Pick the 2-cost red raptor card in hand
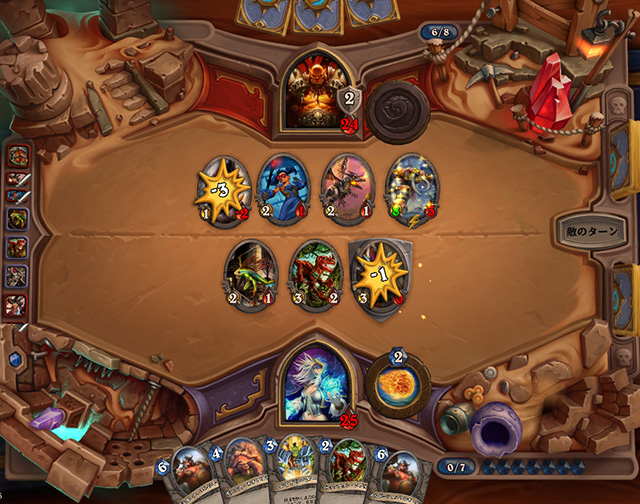640x504 pixels. (348, 470)
